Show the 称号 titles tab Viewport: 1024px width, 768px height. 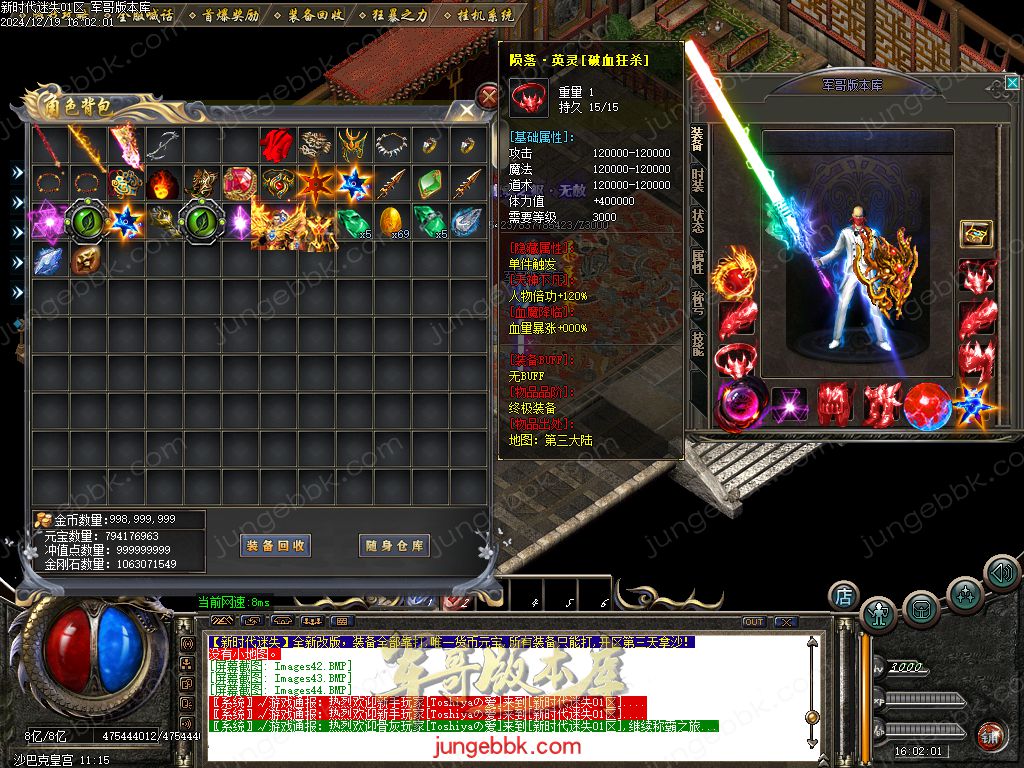(697, 303)
